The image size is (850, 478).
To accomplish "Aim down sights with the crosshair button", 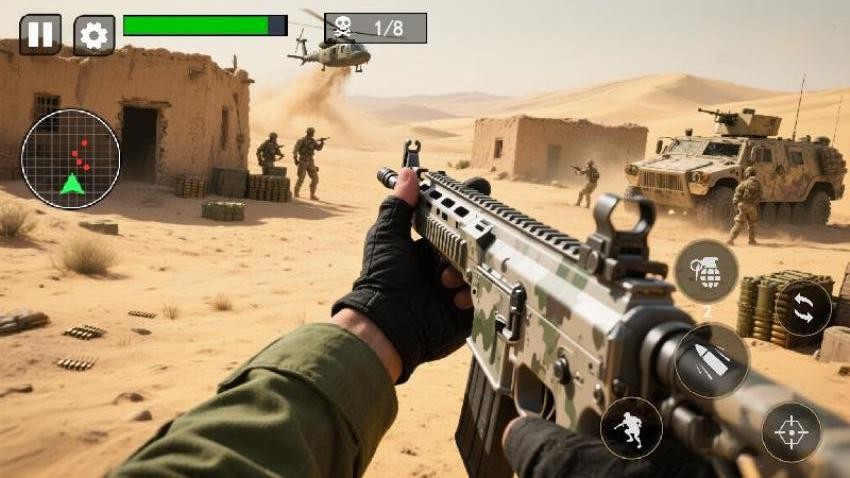I will pos(791,432).
